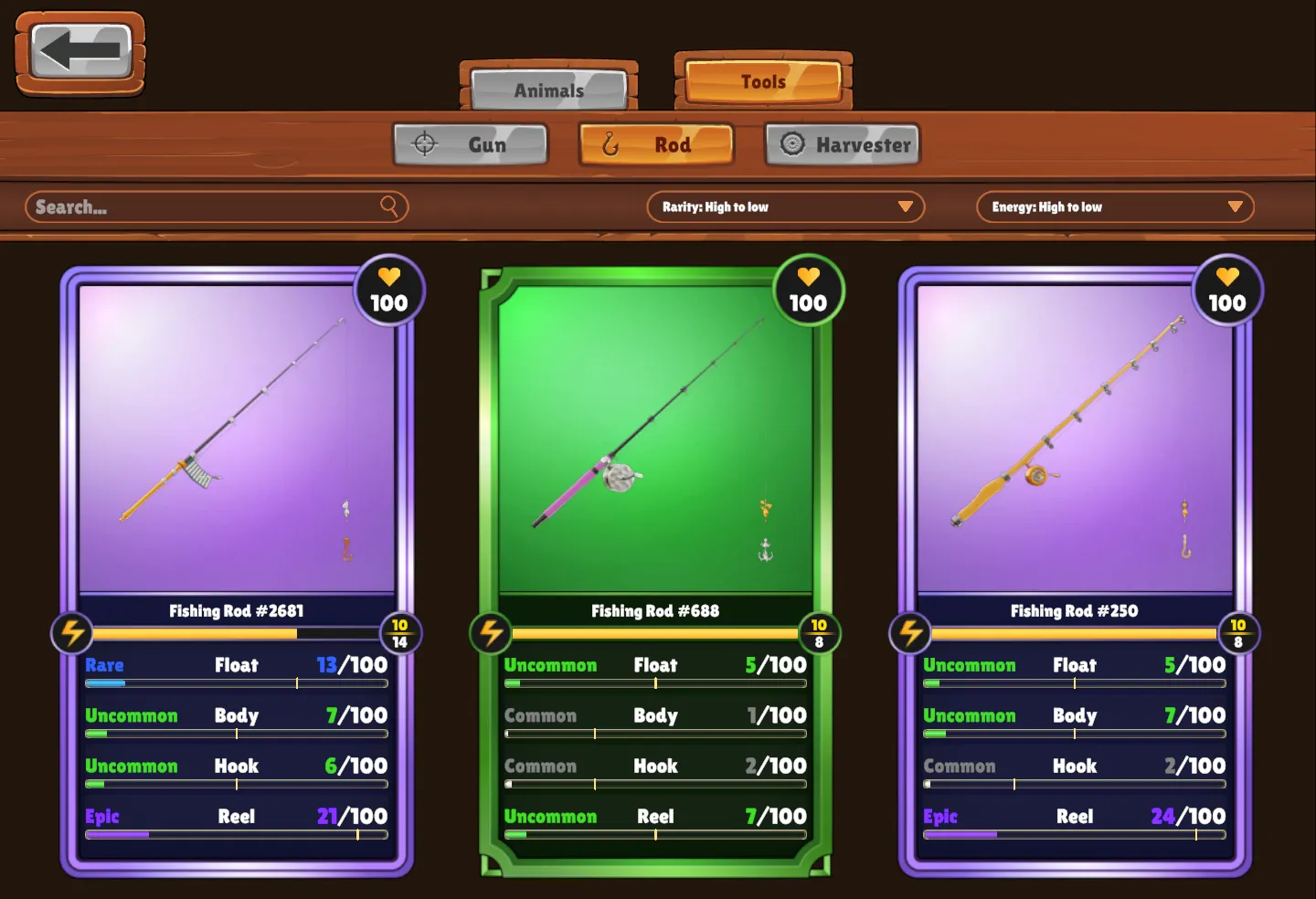Image resolution: width=1316 pixels, height=899 pixels.
Task: Select the Fishing Rod #2681 card
Action: pyautogui.click(x=237, y=439)
